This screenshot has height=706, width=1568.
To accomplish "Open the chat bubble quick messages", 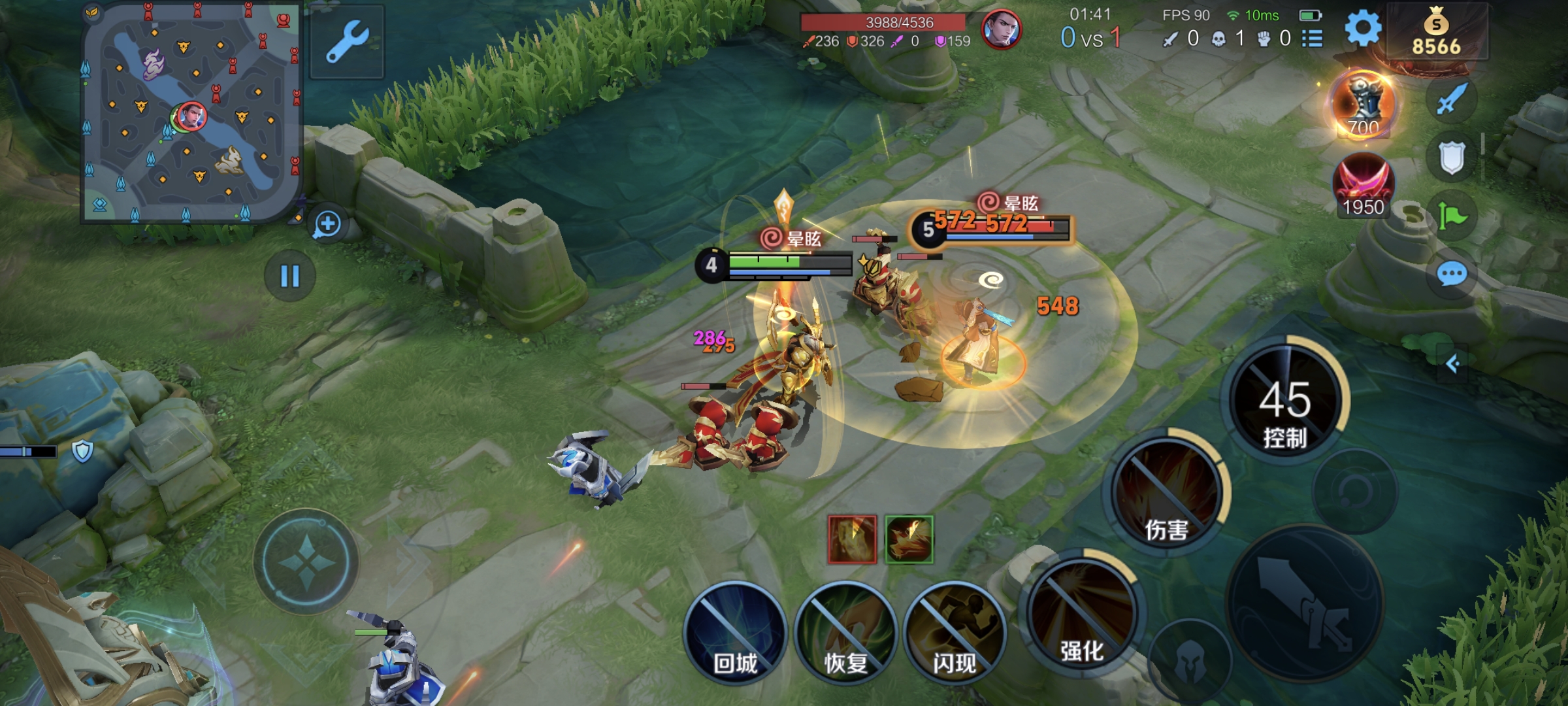I will click(1452, 273).
